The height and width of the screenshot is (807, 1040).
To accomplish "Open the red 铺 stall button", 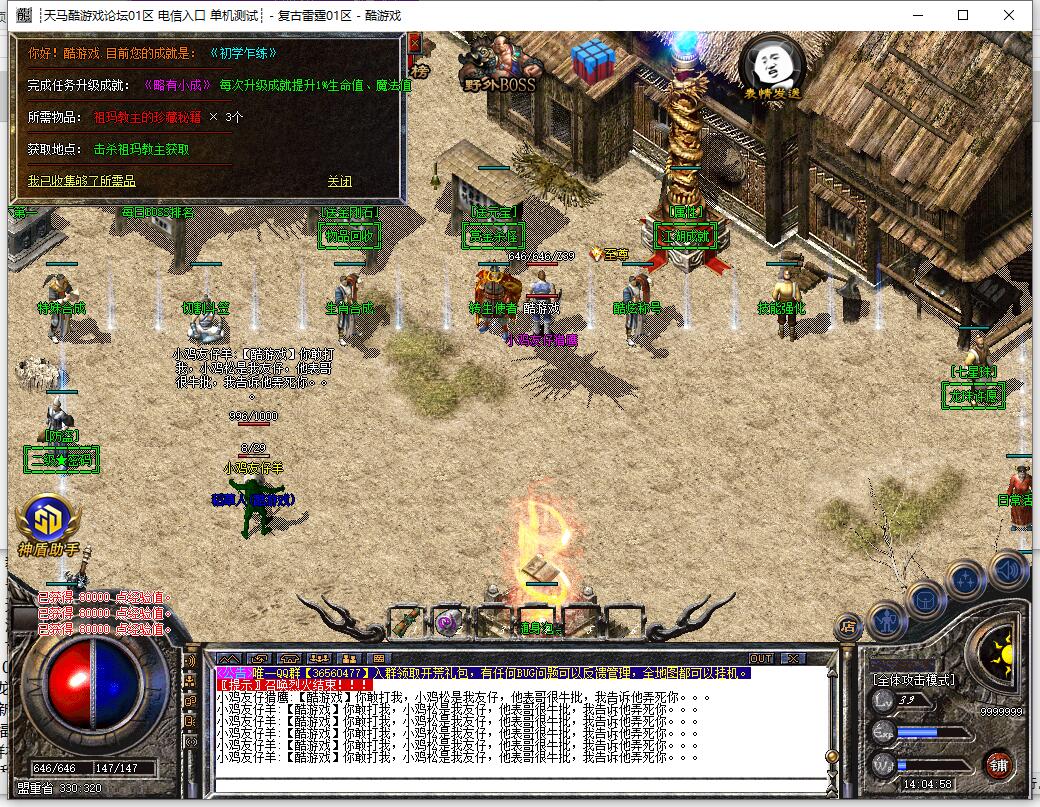I will coord(997,766).
